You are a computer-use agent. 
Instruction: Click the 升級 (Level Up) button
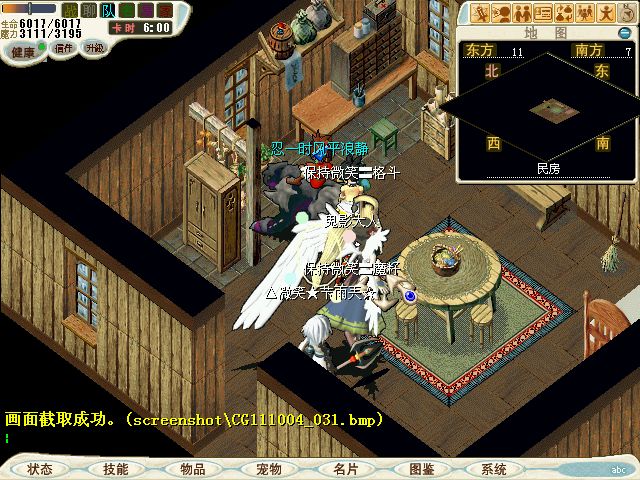[x=94, y=48]
